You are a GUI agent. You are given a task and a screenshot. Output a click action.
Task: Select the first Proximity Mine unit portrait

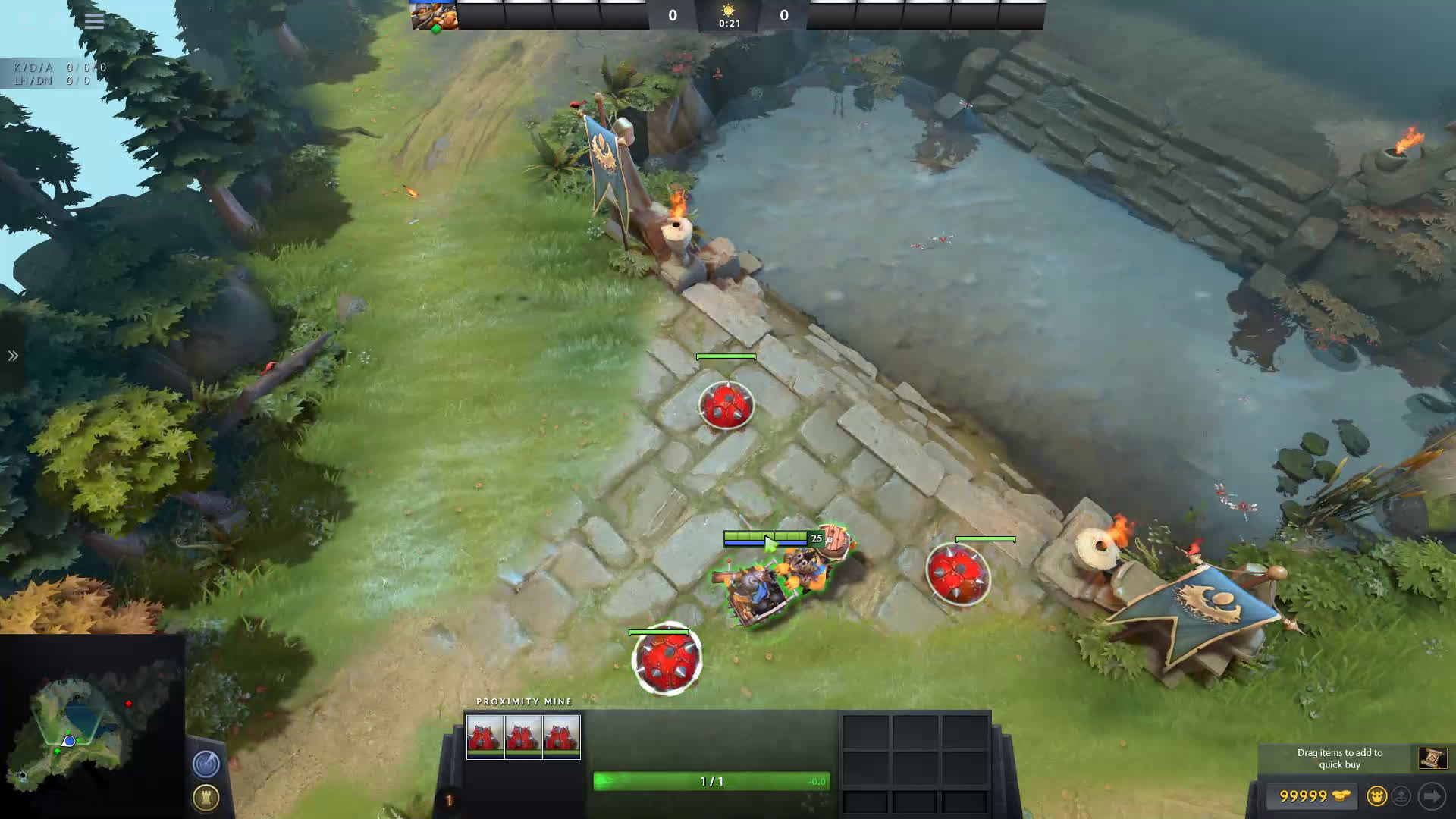tap(485, 736)
